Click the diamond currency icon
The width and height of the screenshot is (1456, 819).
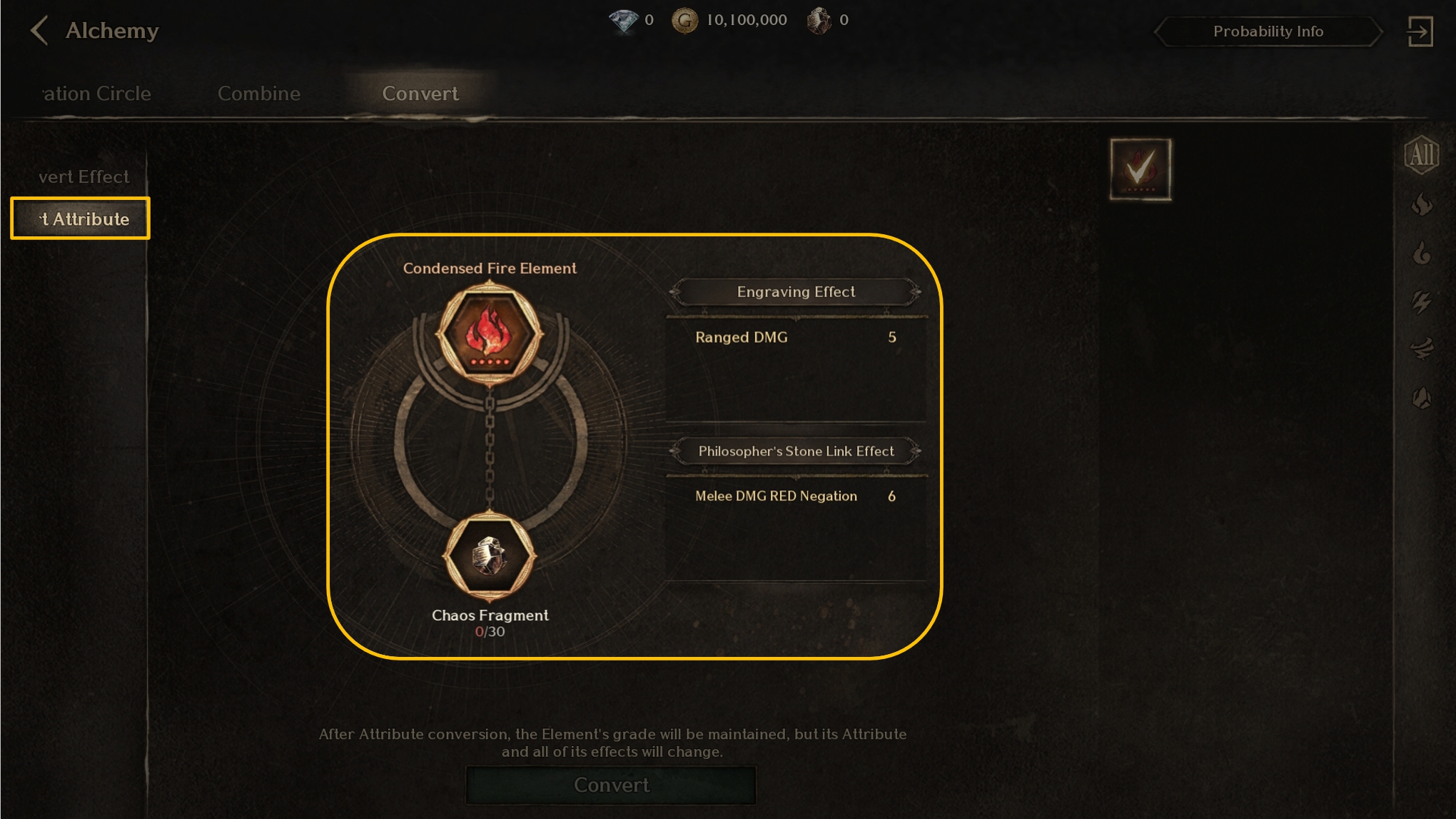[x=623, y=21]
